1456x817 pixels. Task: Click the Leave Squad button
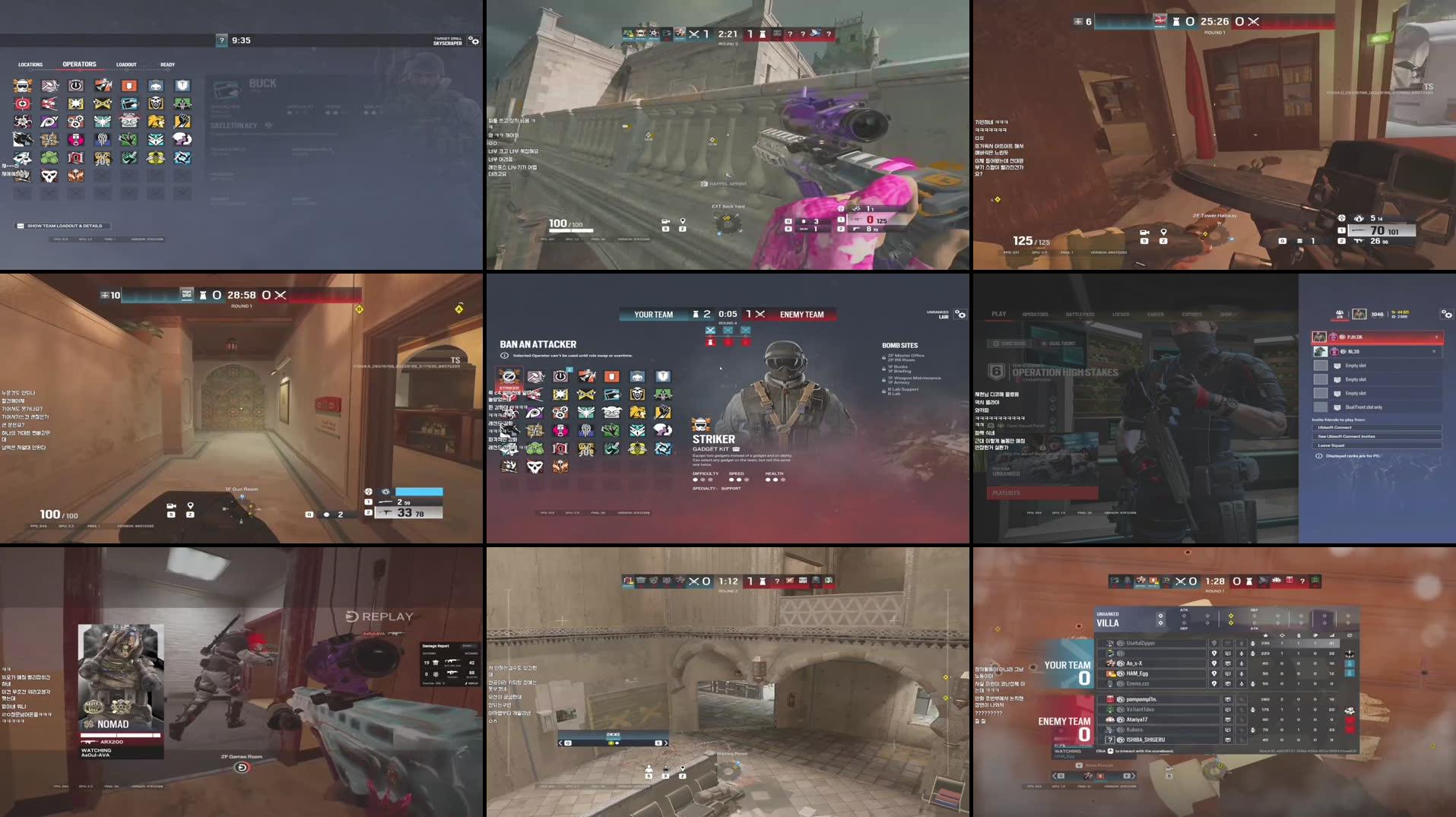(x=1331, y=445)
